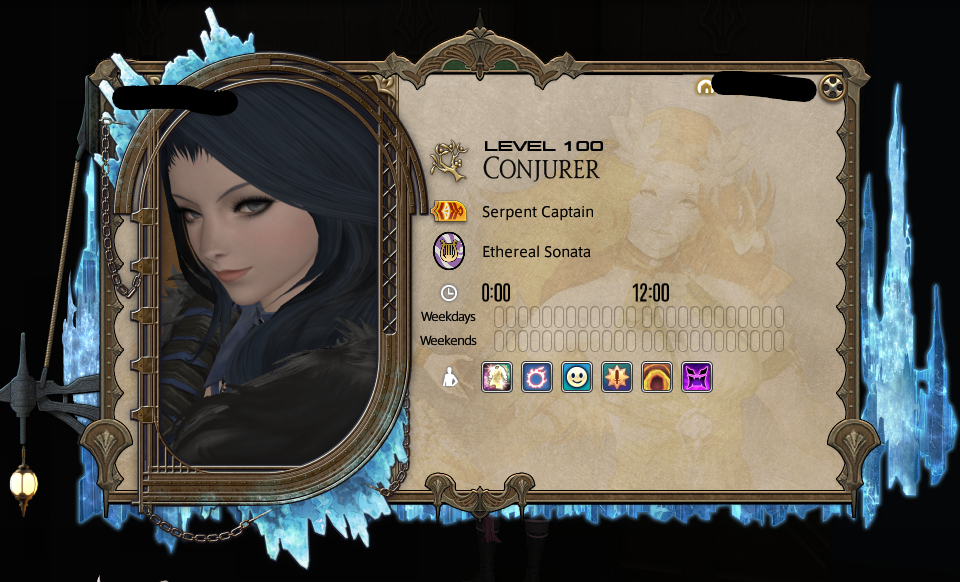Choose the pink meteor ring playstyle icon
This screenshot has height=582, width=960.
pos(537,377)
